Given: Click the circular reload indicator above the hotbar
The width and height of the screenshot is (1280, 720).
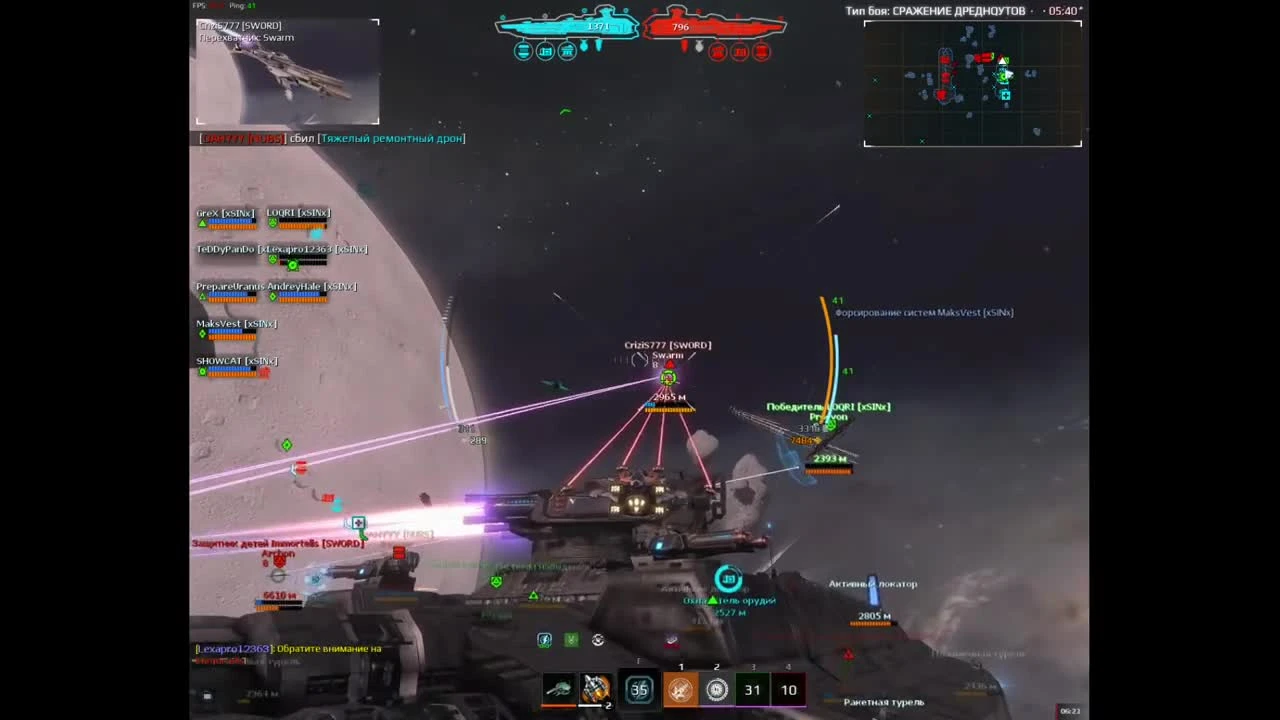Looking at the screenshot, I should point(597,639).
